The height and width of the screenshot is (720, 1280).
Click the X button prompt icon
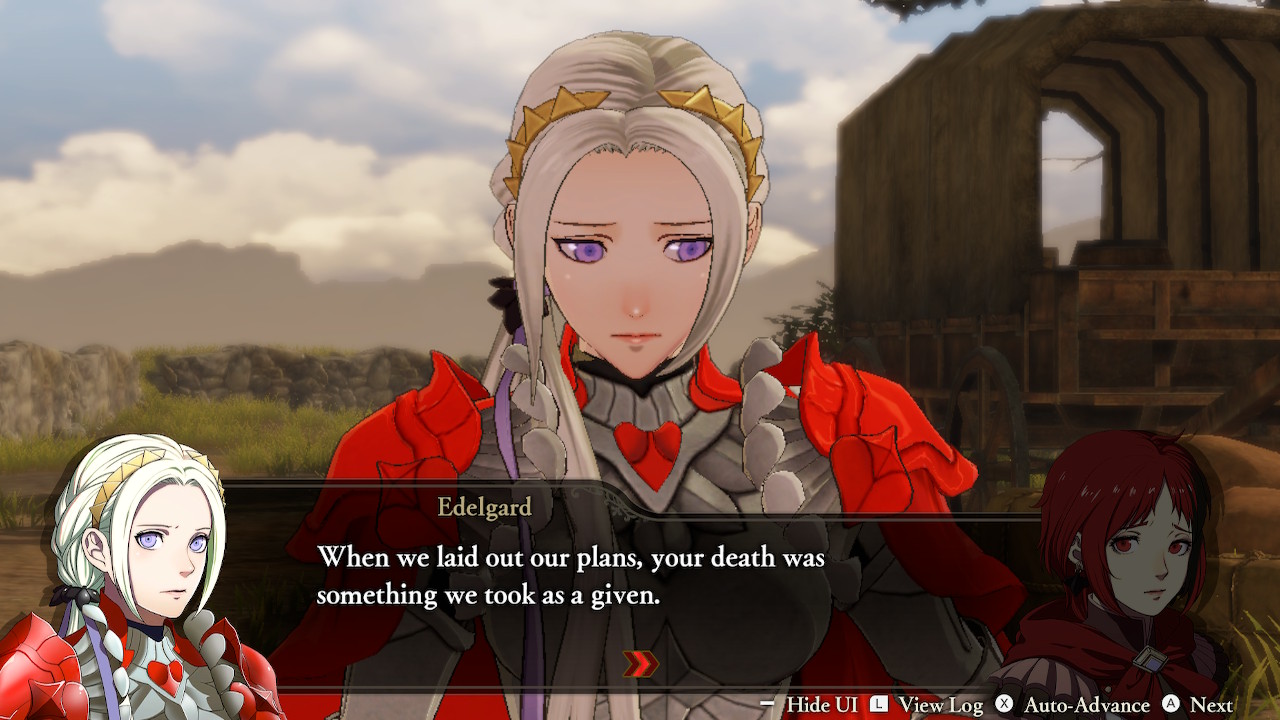1002,705
